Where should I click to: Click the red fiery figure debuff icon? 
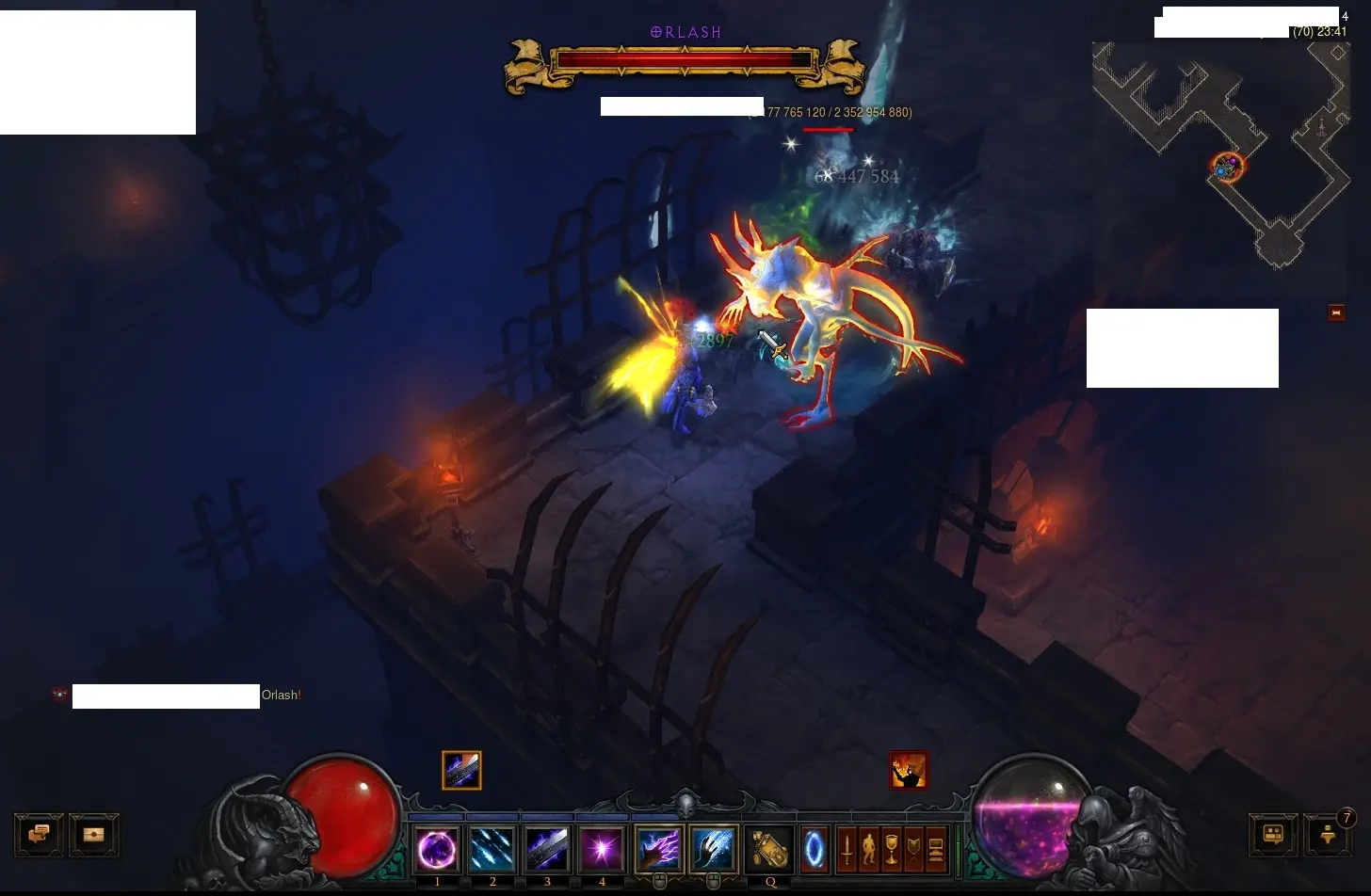909,770
